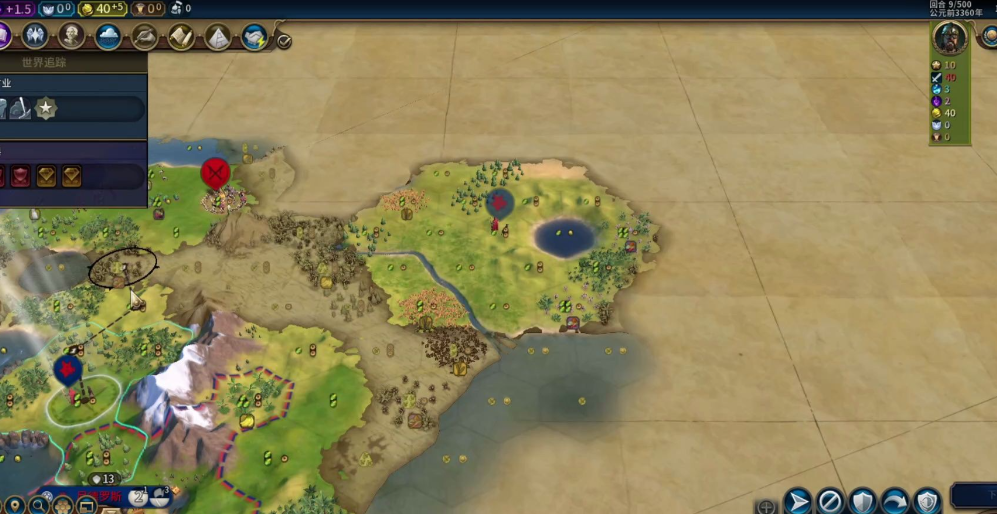The image size is (997, 514).
Task: Open the hex lens options button
Action: pos(62,505)
